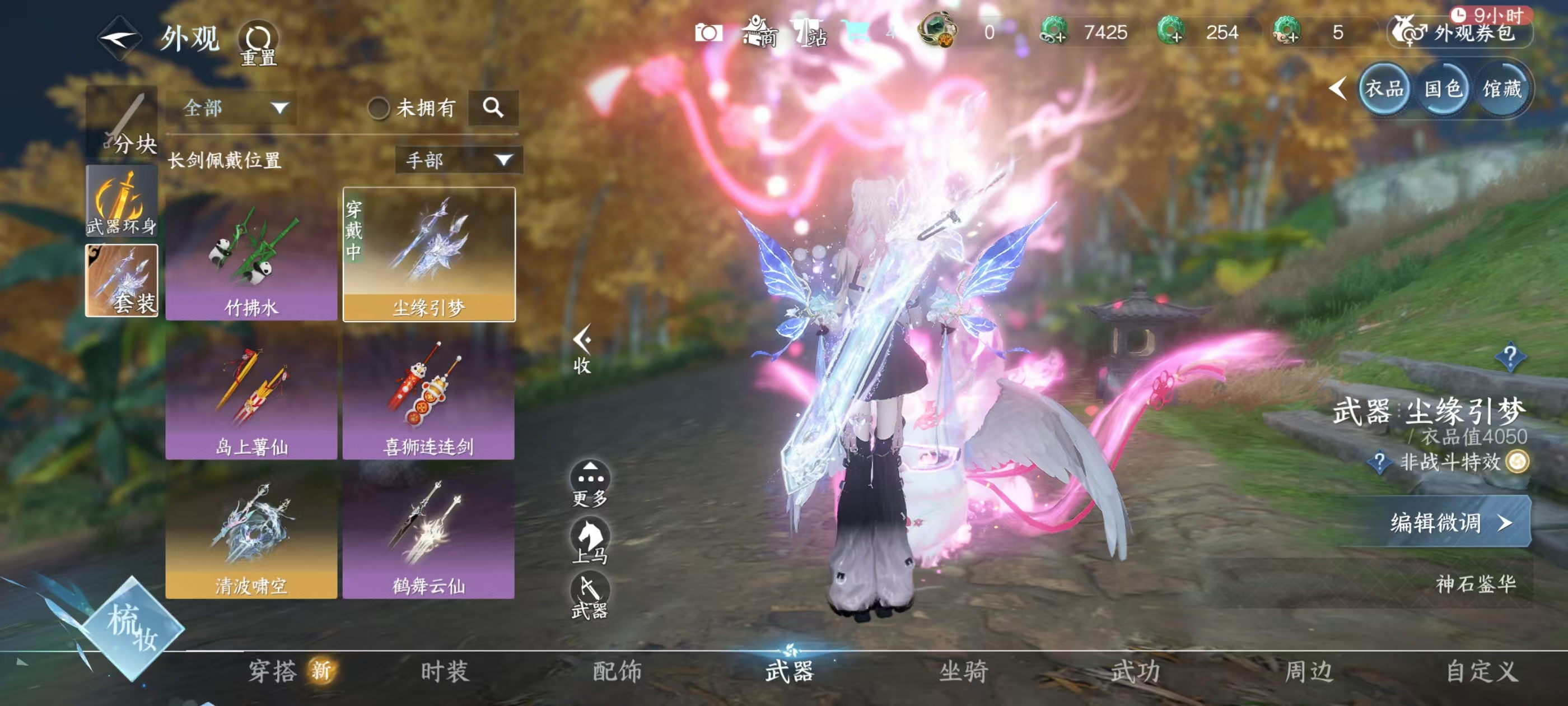The height and width of the screenshot is (706, 1568).
Task: Collapse the panel with the 收 arrow
Action: tap(582, 349)
